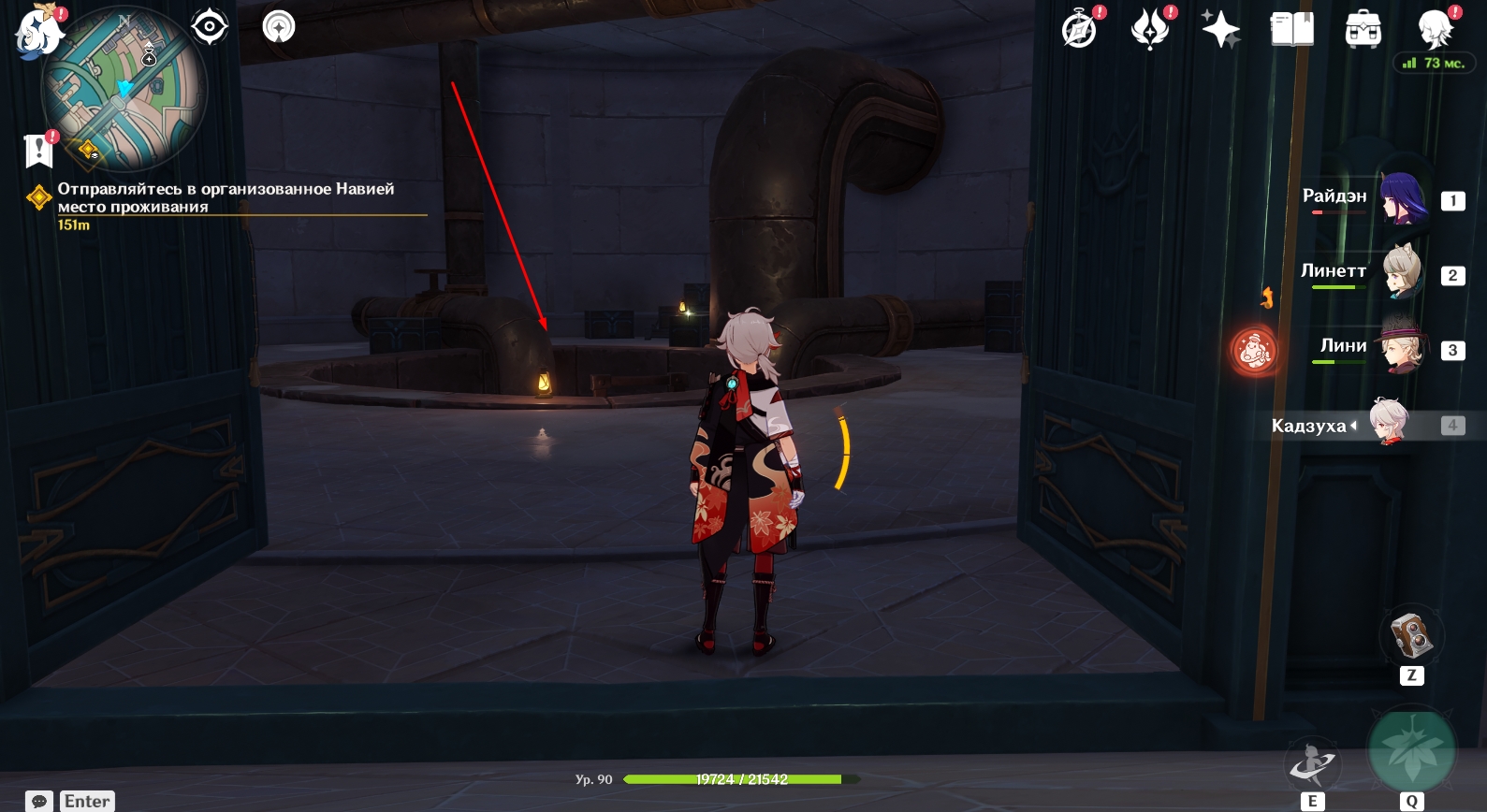Select the tracked Navia quest objective
This screenshot has height=812, width=1487.
pyautogui.click(x=226, y=197)
